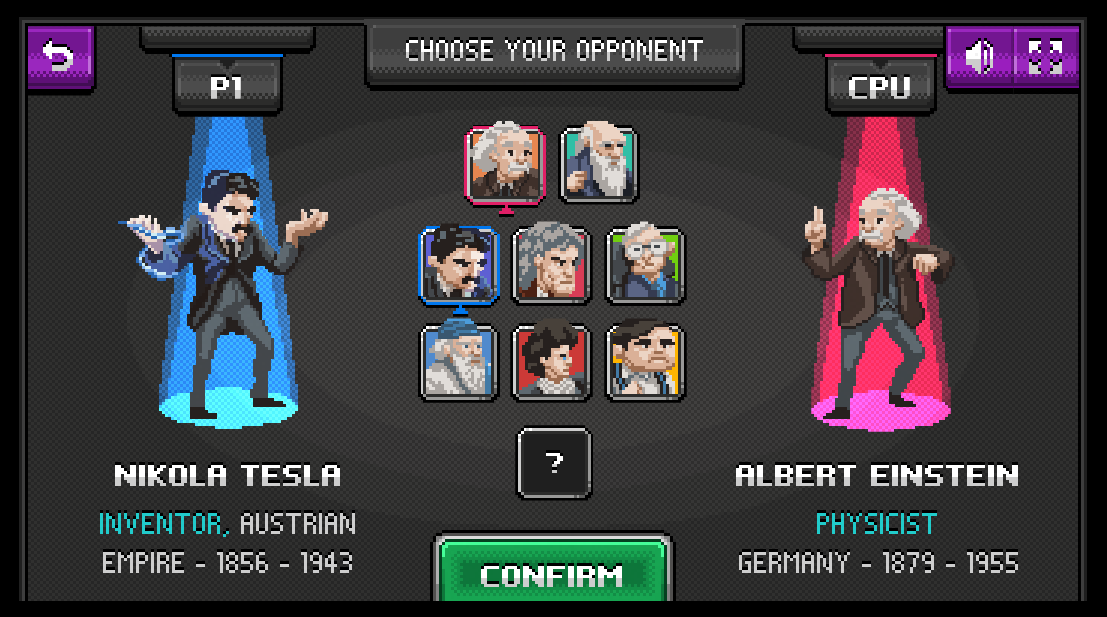Toggle the sound speaker button
Viewport: 1107px width, 617px height.
pos(979,57)
